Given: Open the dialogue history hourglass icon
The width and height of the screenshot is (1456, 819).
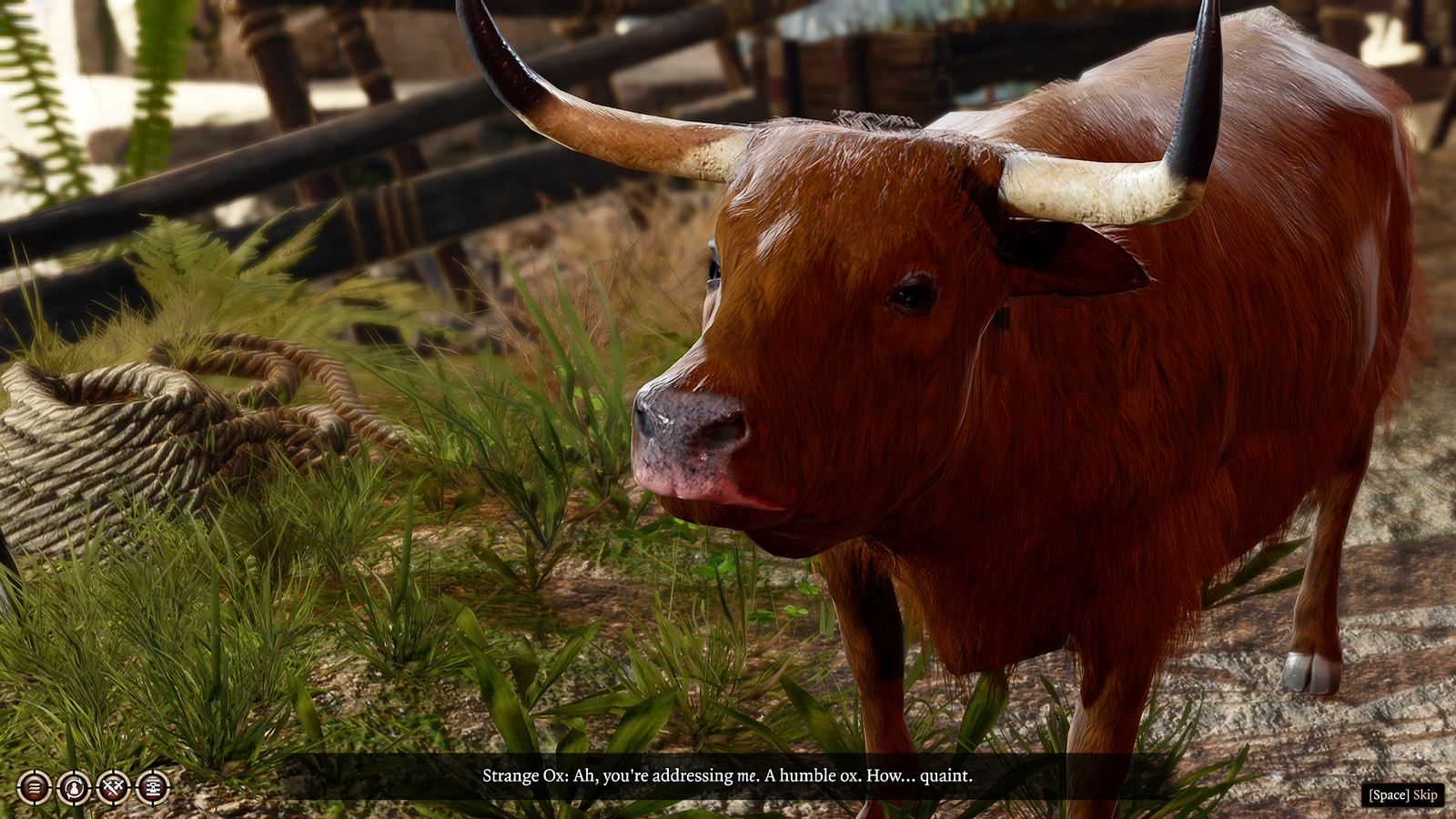Looking at the screenshot, I should coord(153,787).
